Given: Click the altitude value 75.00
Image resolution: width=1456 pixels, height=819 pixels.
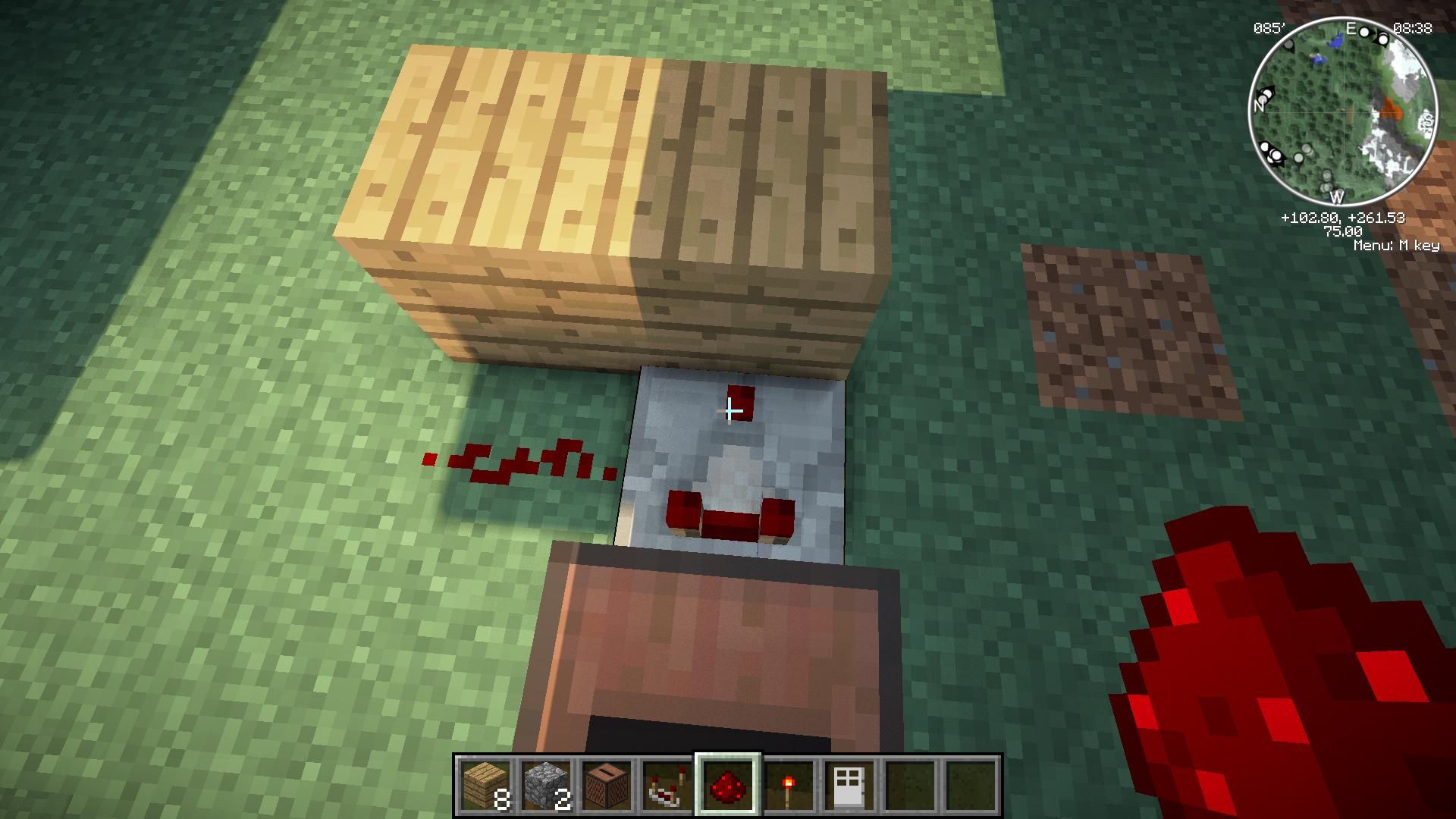Looking at the screenshot, I should [1344, 231].
